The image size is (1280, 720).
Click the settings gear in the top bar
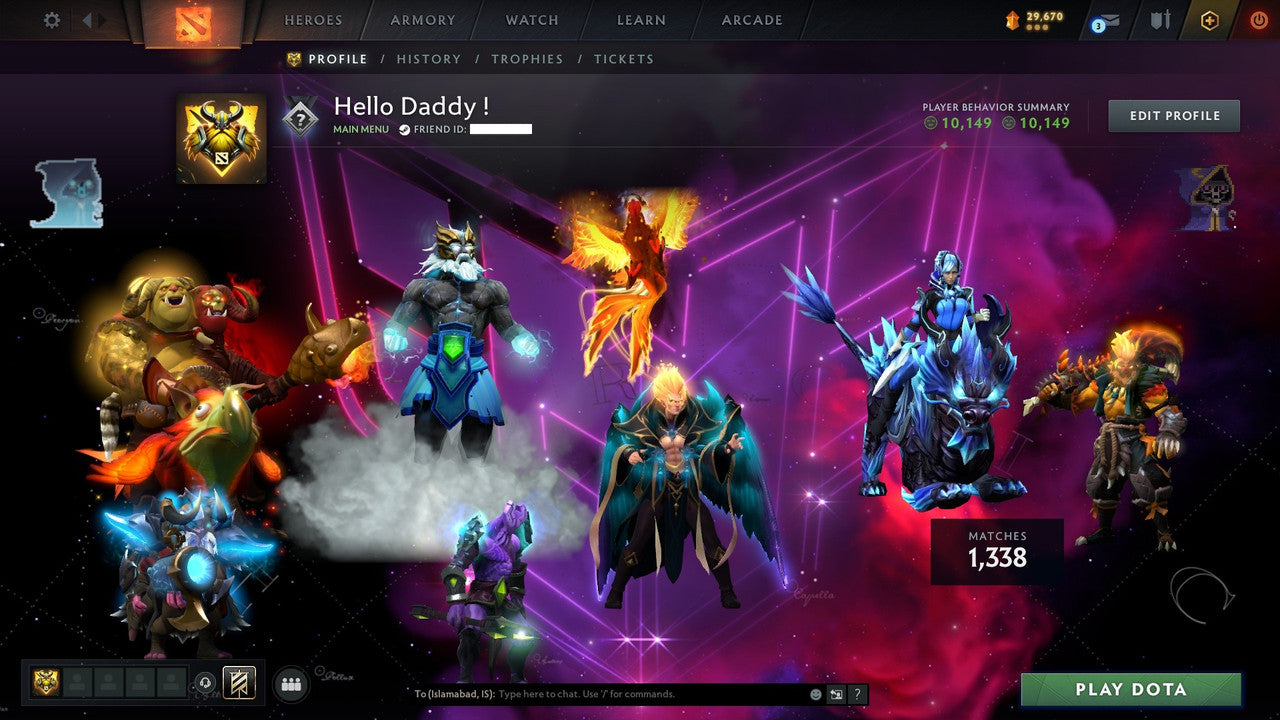point(50,19)
